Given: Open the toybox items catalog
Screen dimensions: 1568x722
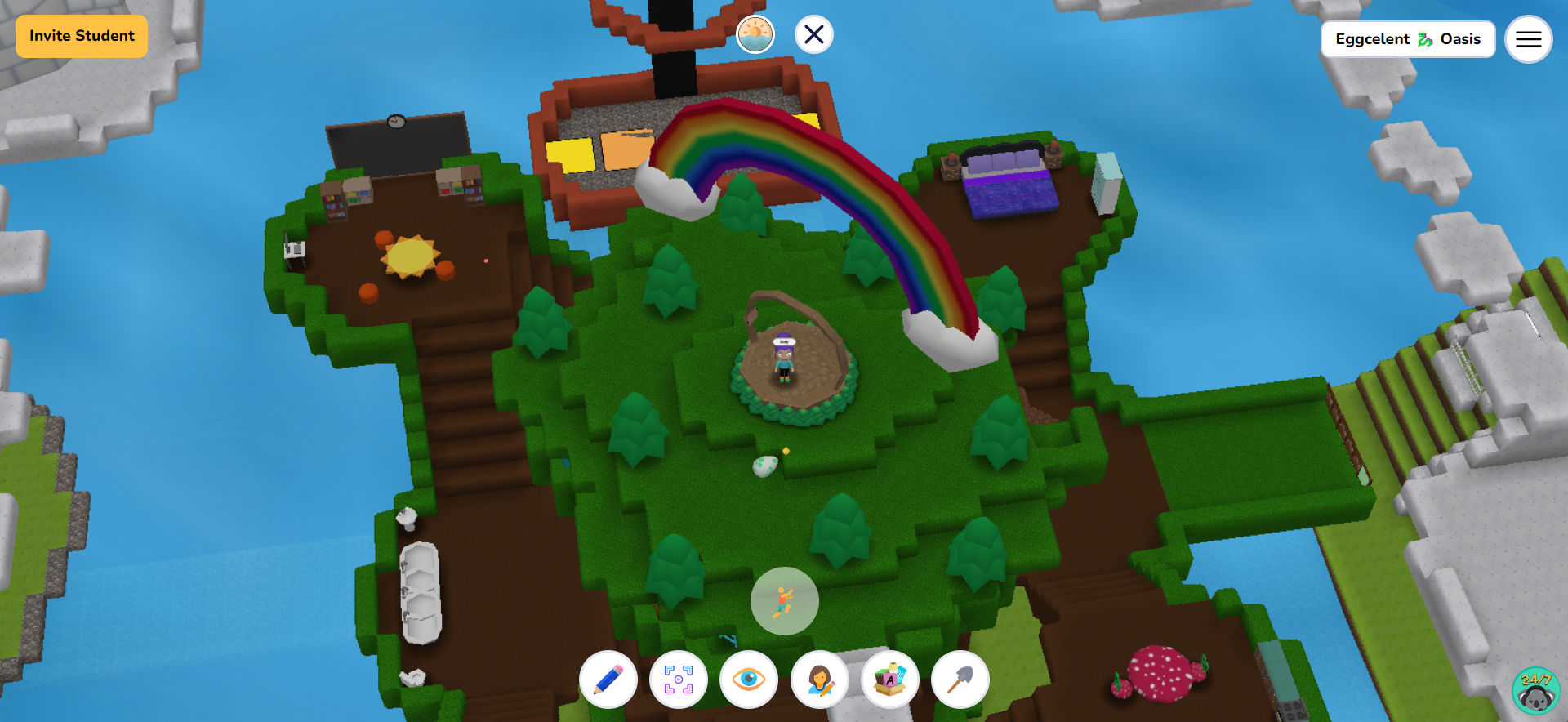Looking at the screenshot, I should (889, 680).
